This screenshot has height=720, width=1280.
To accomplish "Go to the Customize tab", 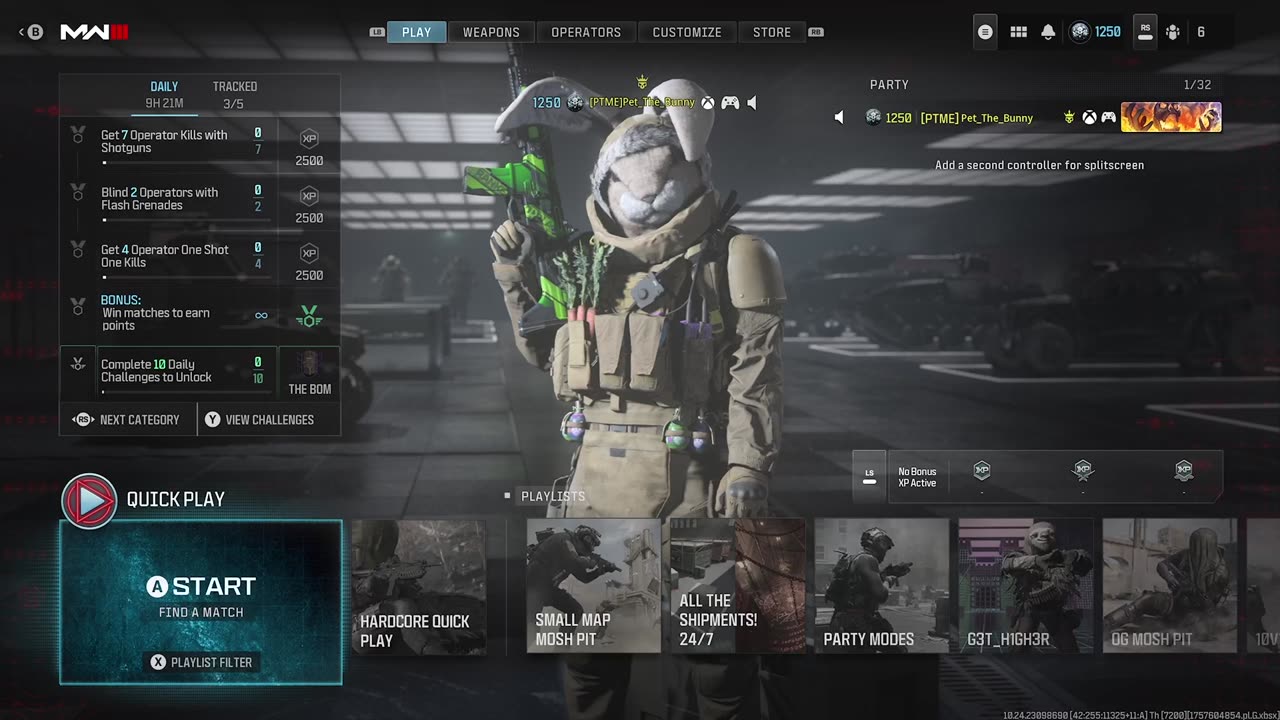I will 687,32.
